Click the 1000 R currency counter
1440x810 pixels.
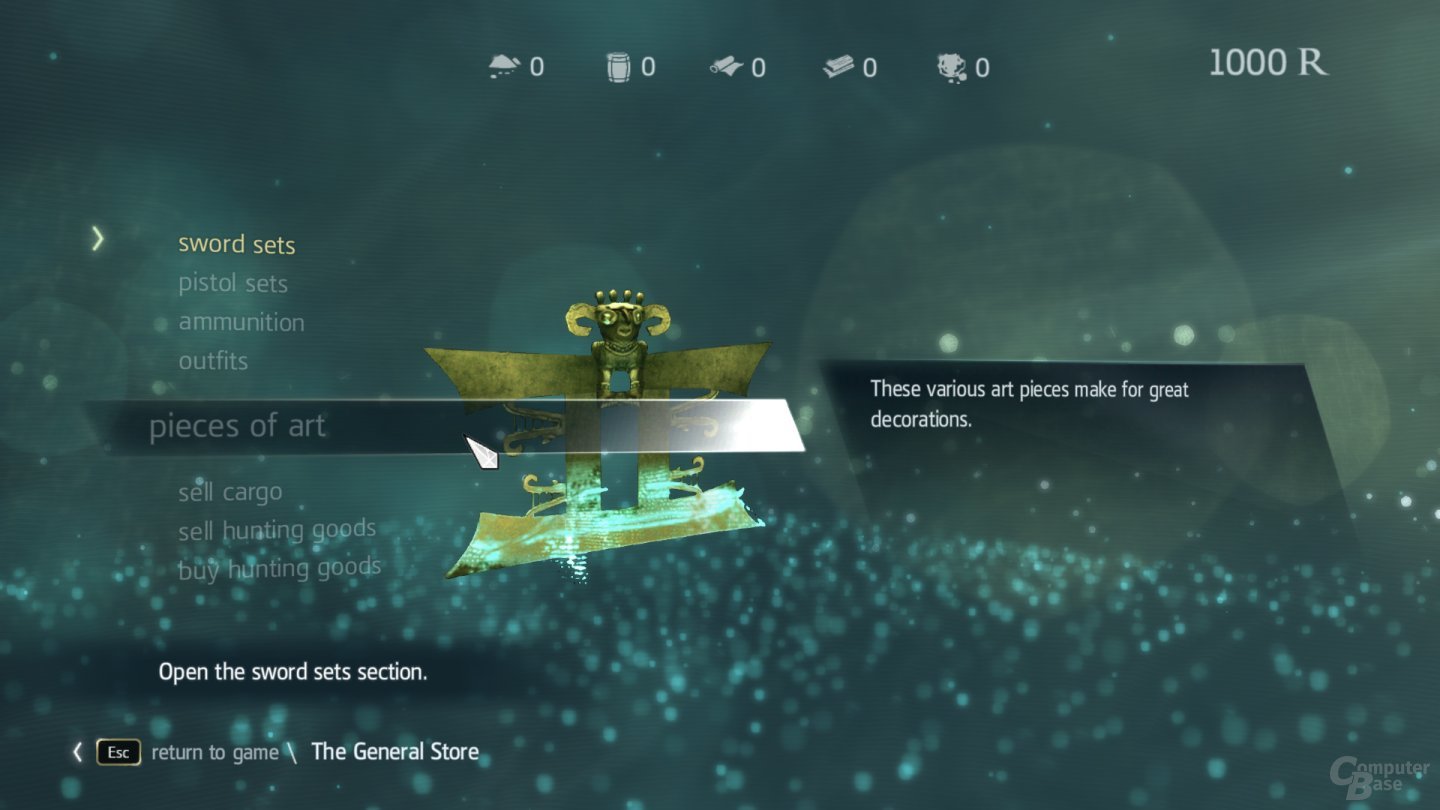coord(1270,63)
